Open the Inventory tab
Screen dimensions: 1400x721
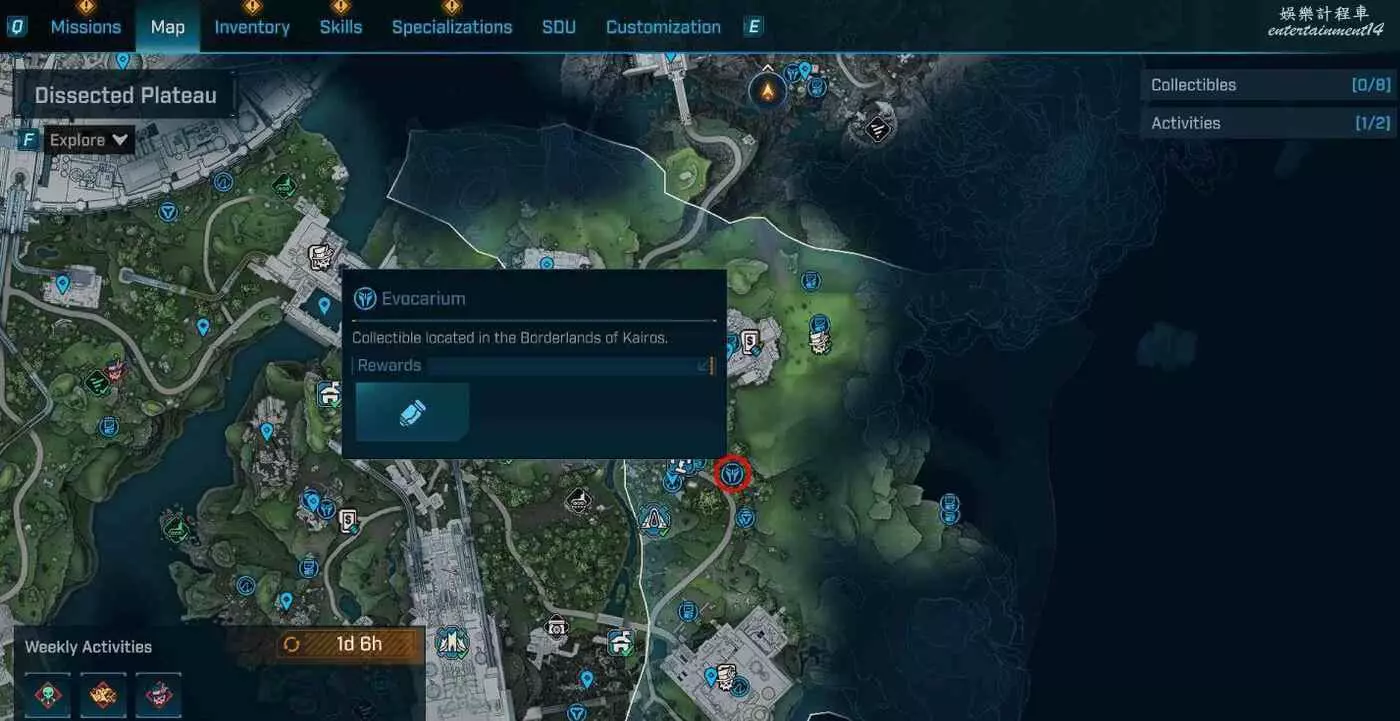click(x=252, y=27)
